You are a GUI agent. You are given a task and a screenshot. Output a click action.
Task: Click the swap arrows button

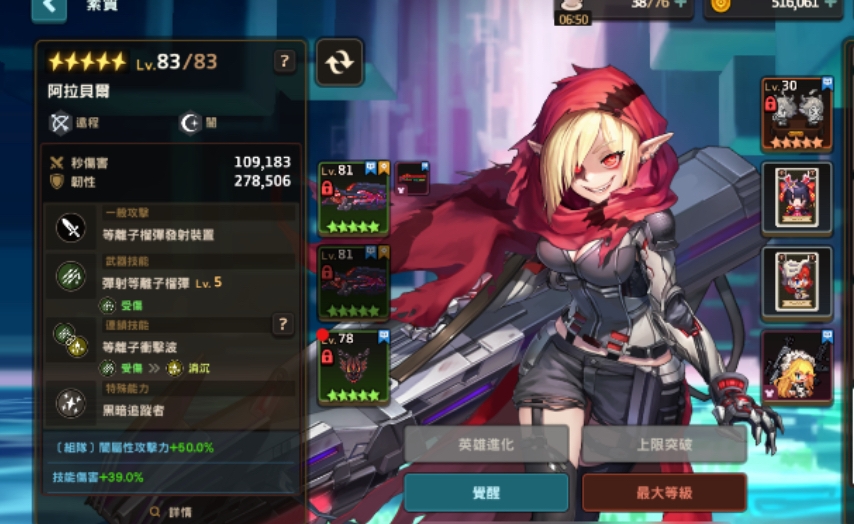339,62
